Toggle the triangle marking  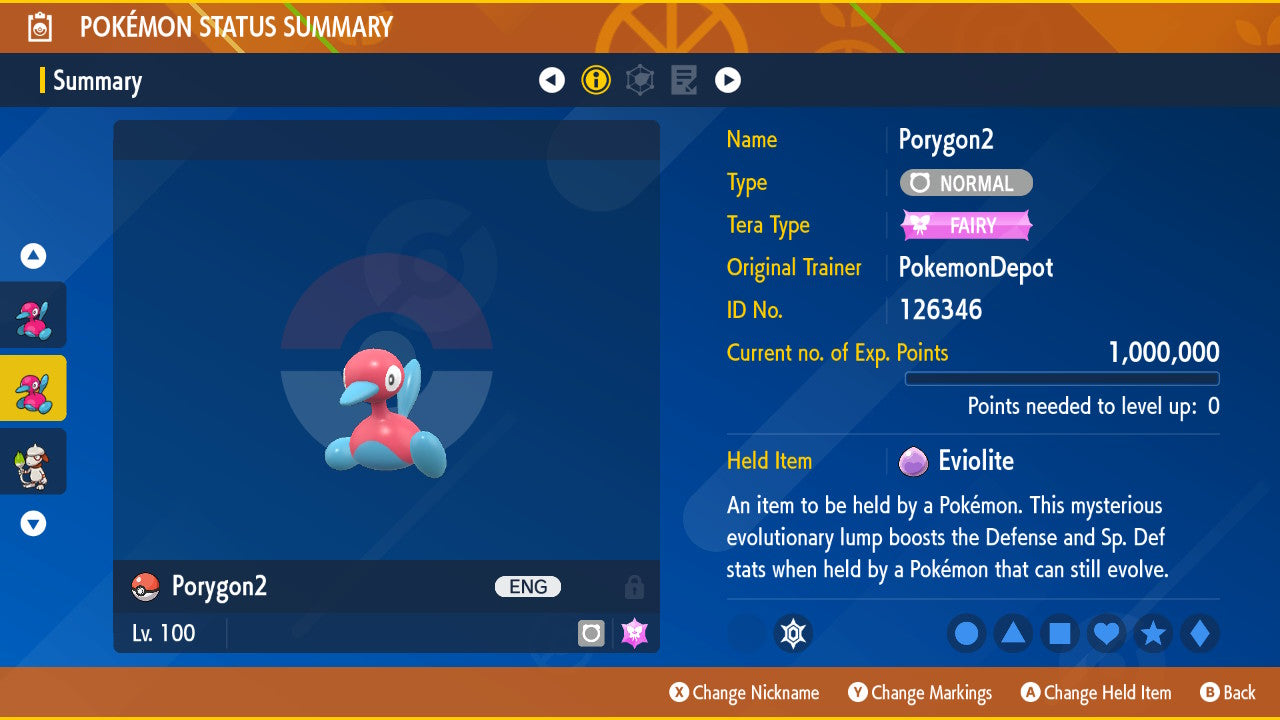[x=1013, y=633]
